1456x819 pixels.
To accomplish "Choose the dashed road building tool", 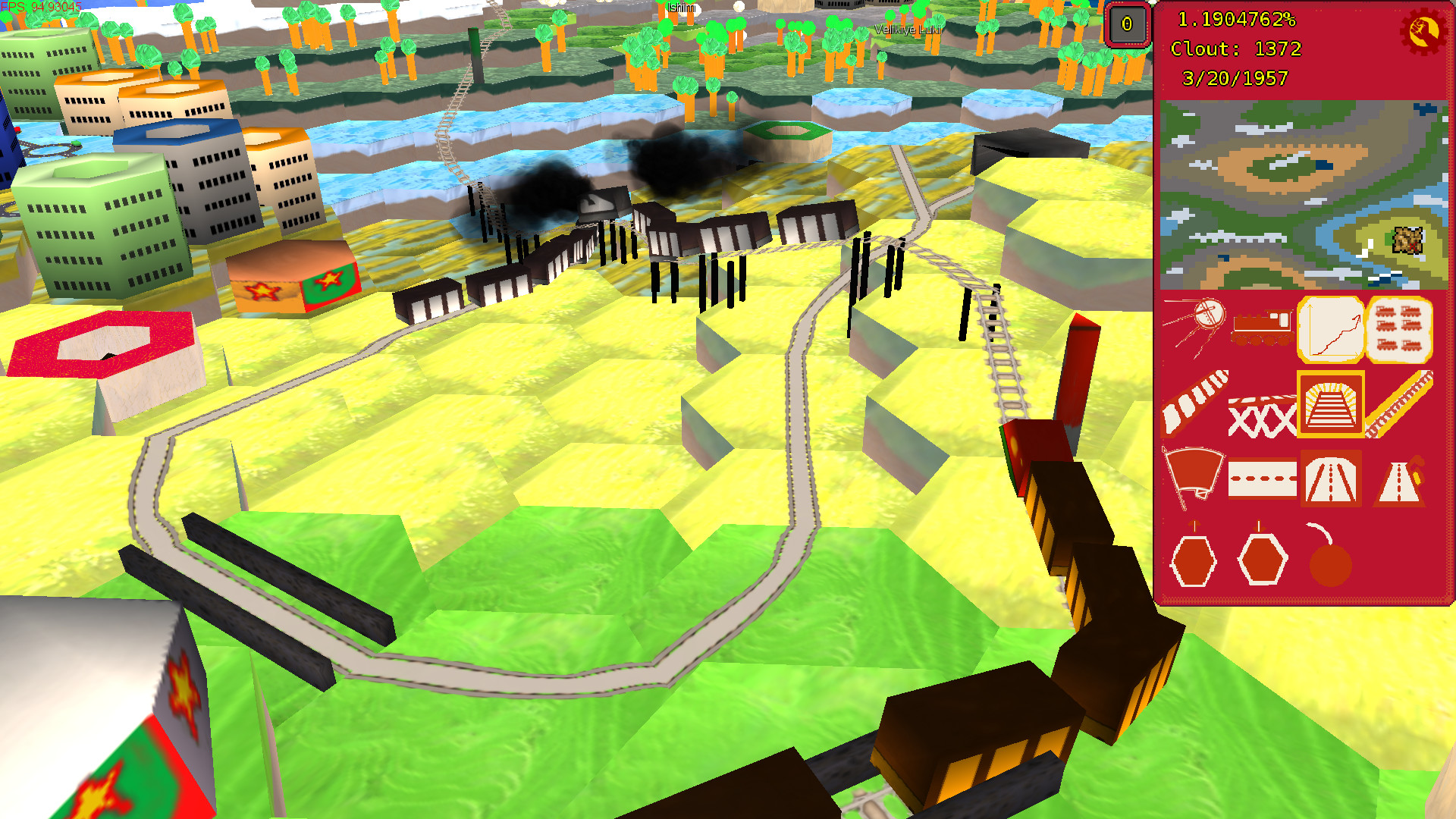I will [1263, 479].
